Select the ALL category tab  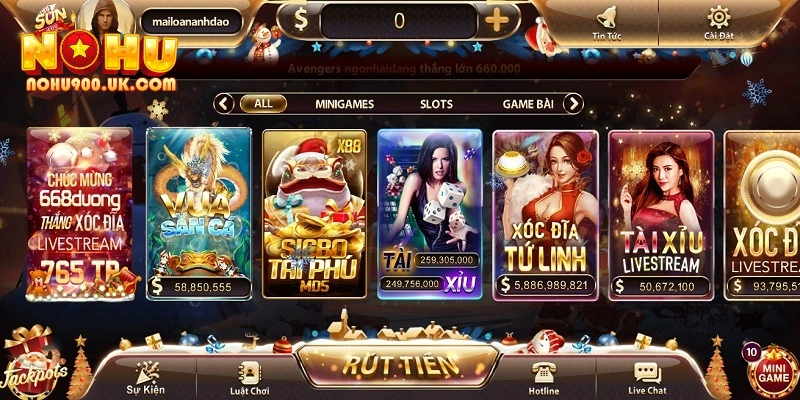(x=263, y=103)
